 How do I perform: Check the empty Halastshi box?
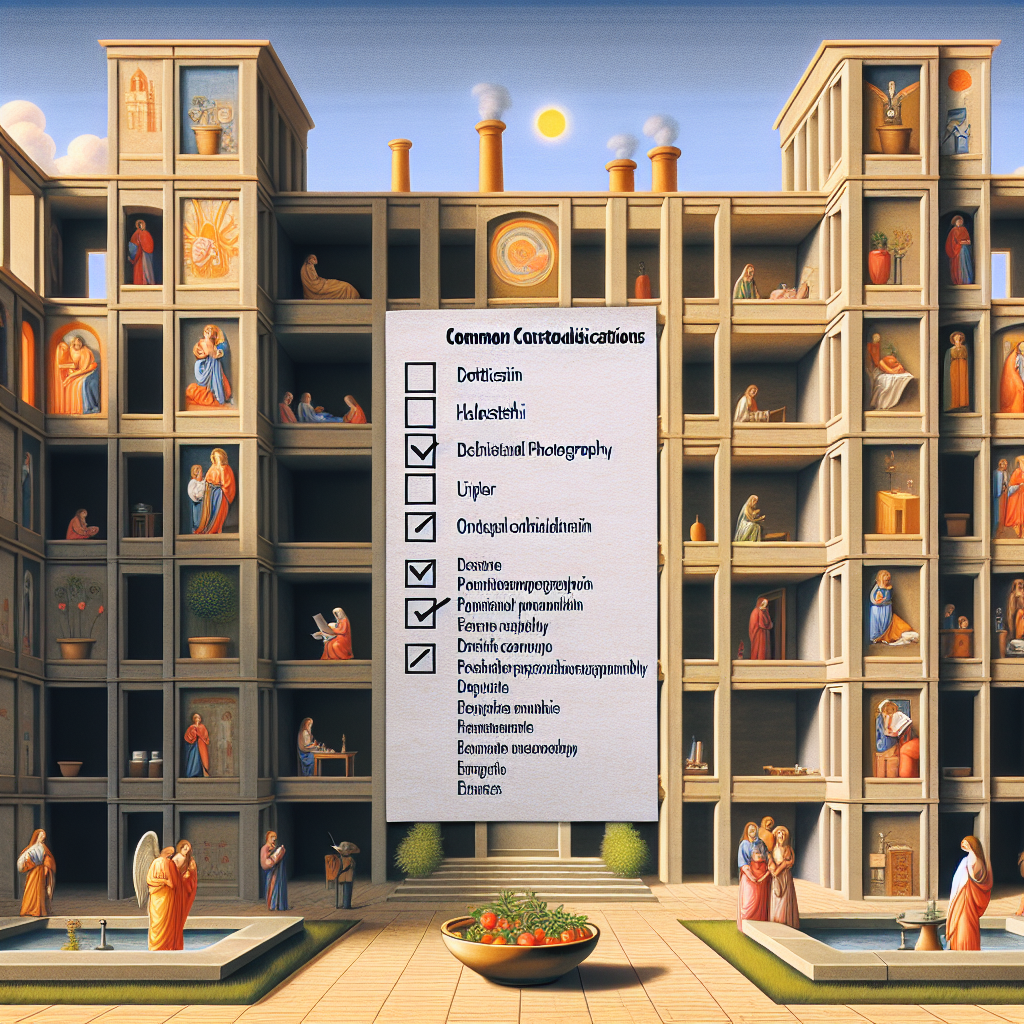(x=420, y=413)
